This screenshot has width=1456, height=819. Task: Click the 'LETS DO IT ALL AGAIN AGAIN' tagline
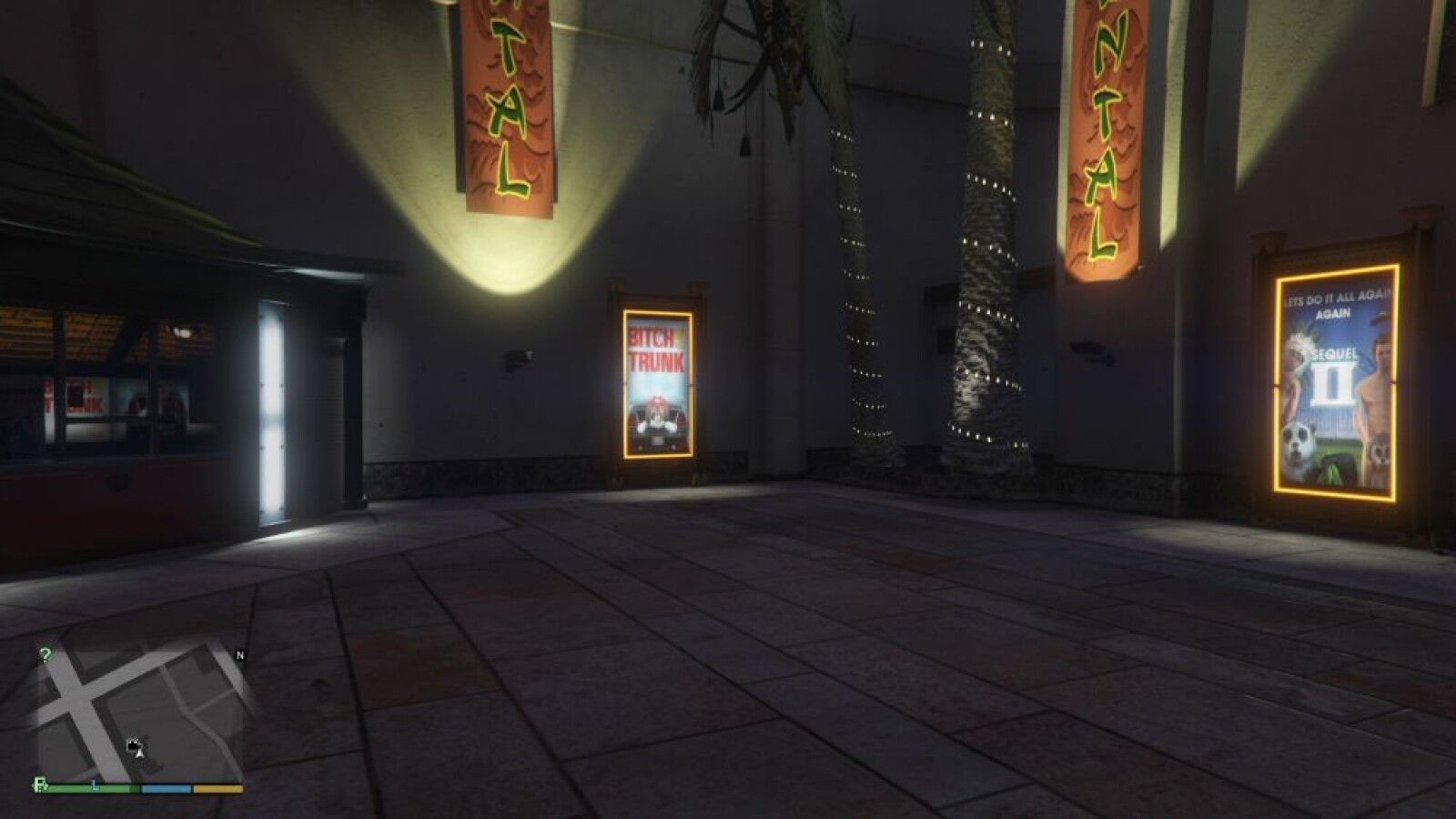pyautogui.click(x=1335, y=303)
